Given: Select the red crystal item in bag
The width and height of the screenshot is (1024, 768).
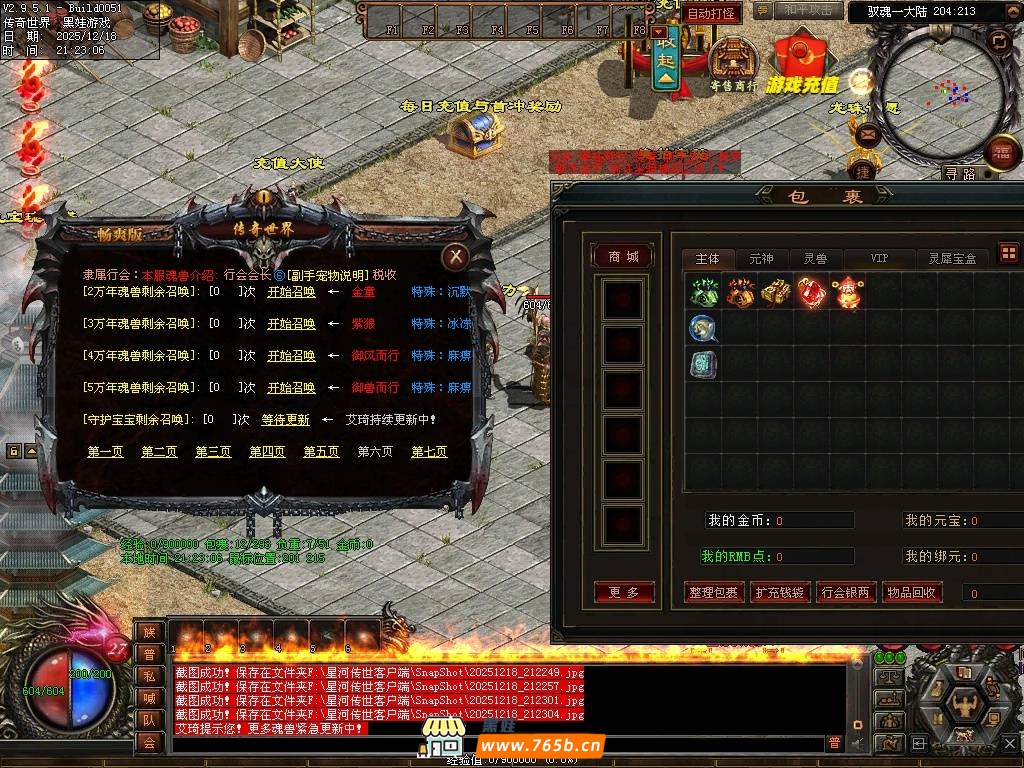Looking at the screenshot, I should [x=810, y=292].
